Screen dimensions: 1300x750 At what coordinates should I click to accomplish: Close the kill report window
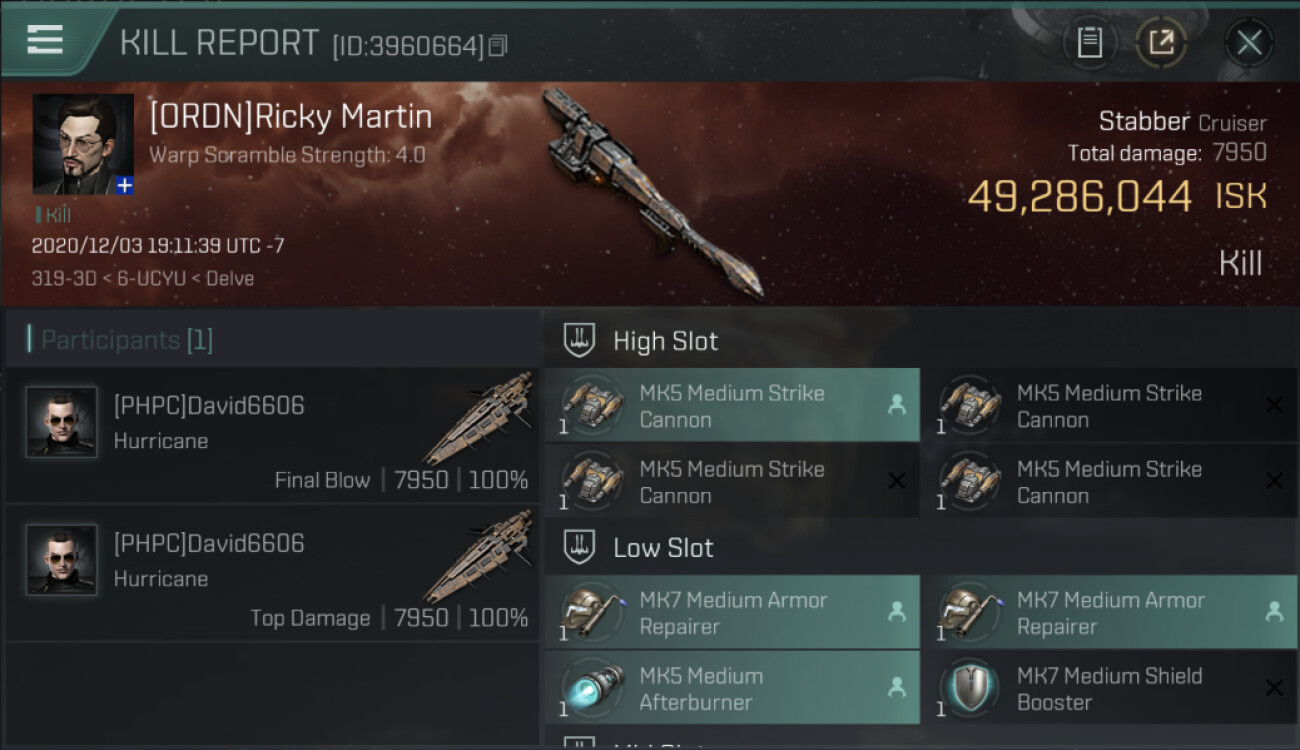(x=1249, y=43)
